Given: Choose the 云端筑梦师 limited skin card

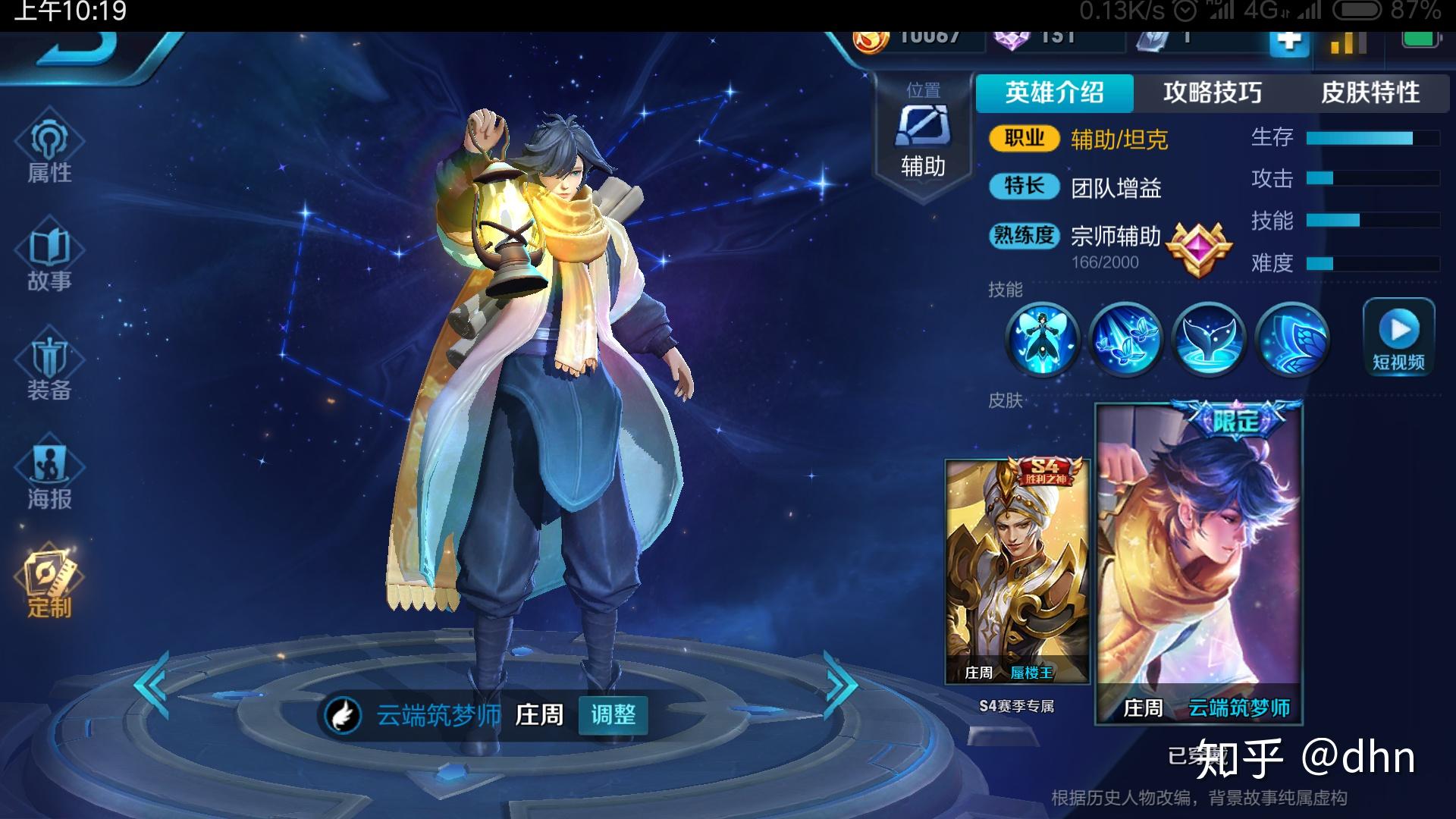Looking at the screenshot, I should 1199,563.
